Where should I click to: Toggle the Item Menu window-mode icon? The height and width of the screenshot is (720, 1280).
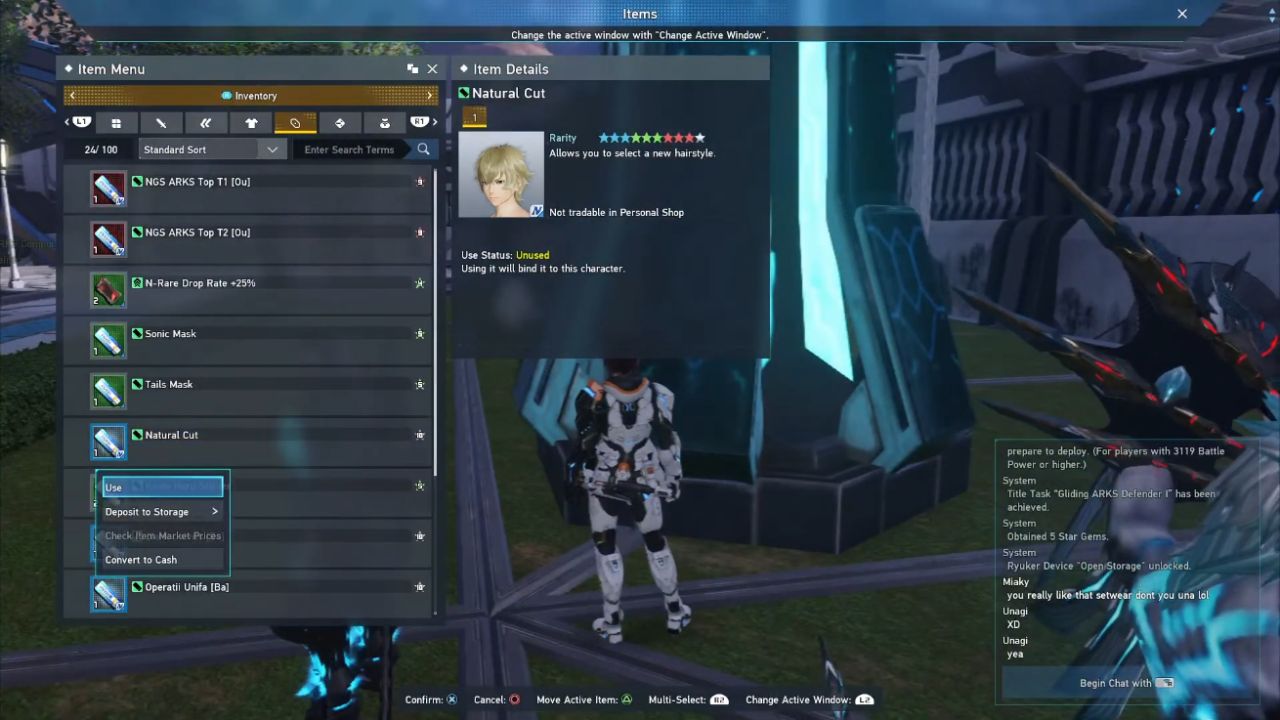click(x=412, y=69)
